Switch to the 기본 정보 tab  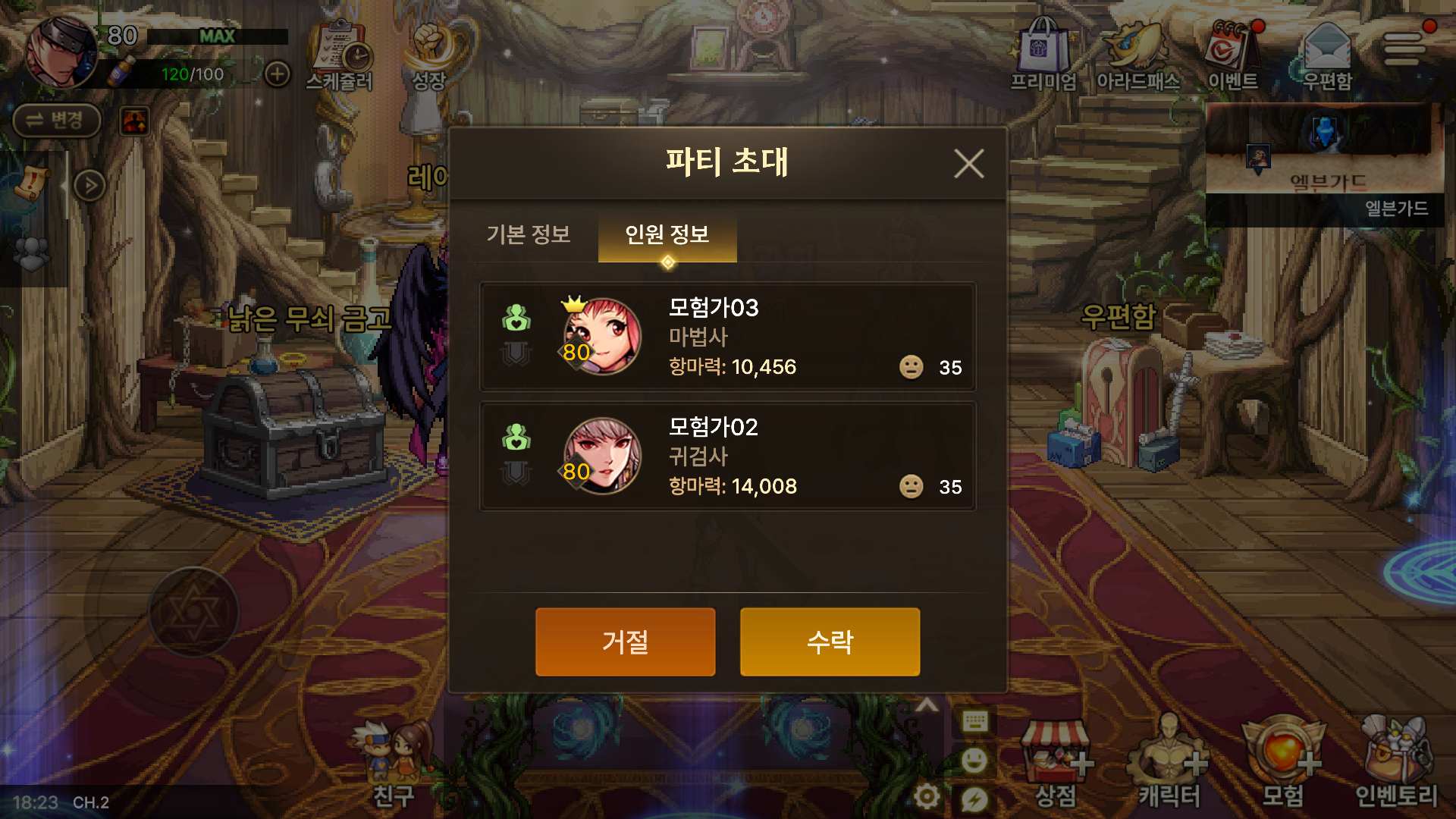(x=529, y=236)
